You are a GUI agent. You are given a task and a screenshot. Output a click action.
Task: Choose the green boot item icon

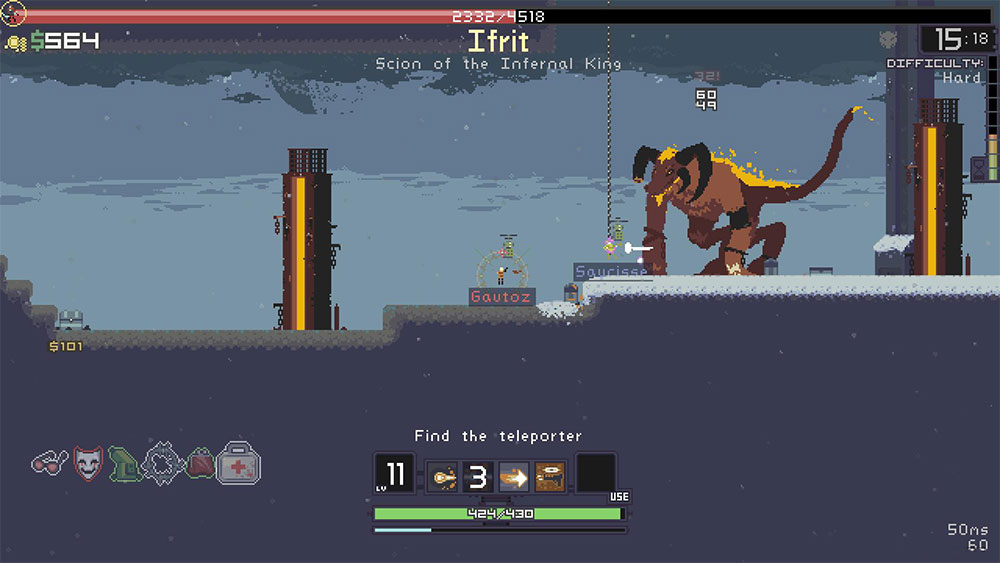pyautogui.click(x=123, y=462)
